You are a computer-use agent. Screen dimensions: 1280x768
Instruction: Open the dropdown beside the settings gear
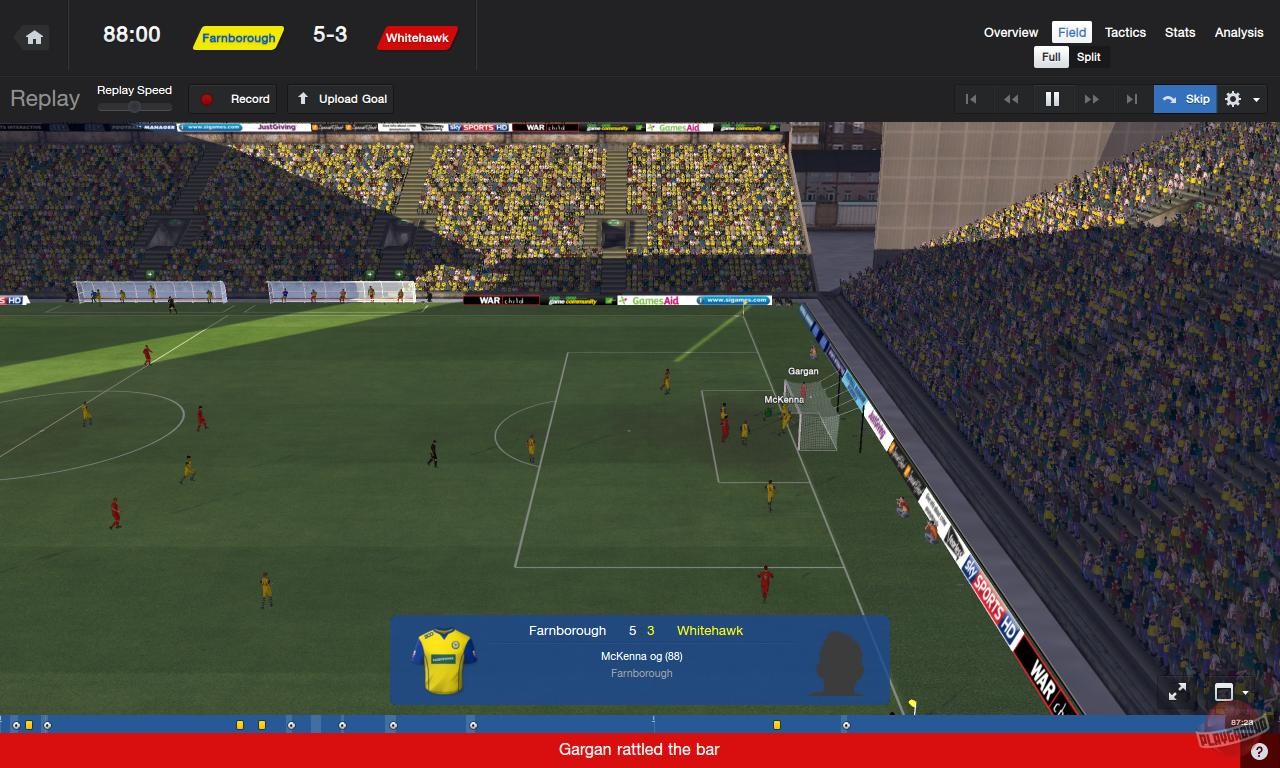1256,99
